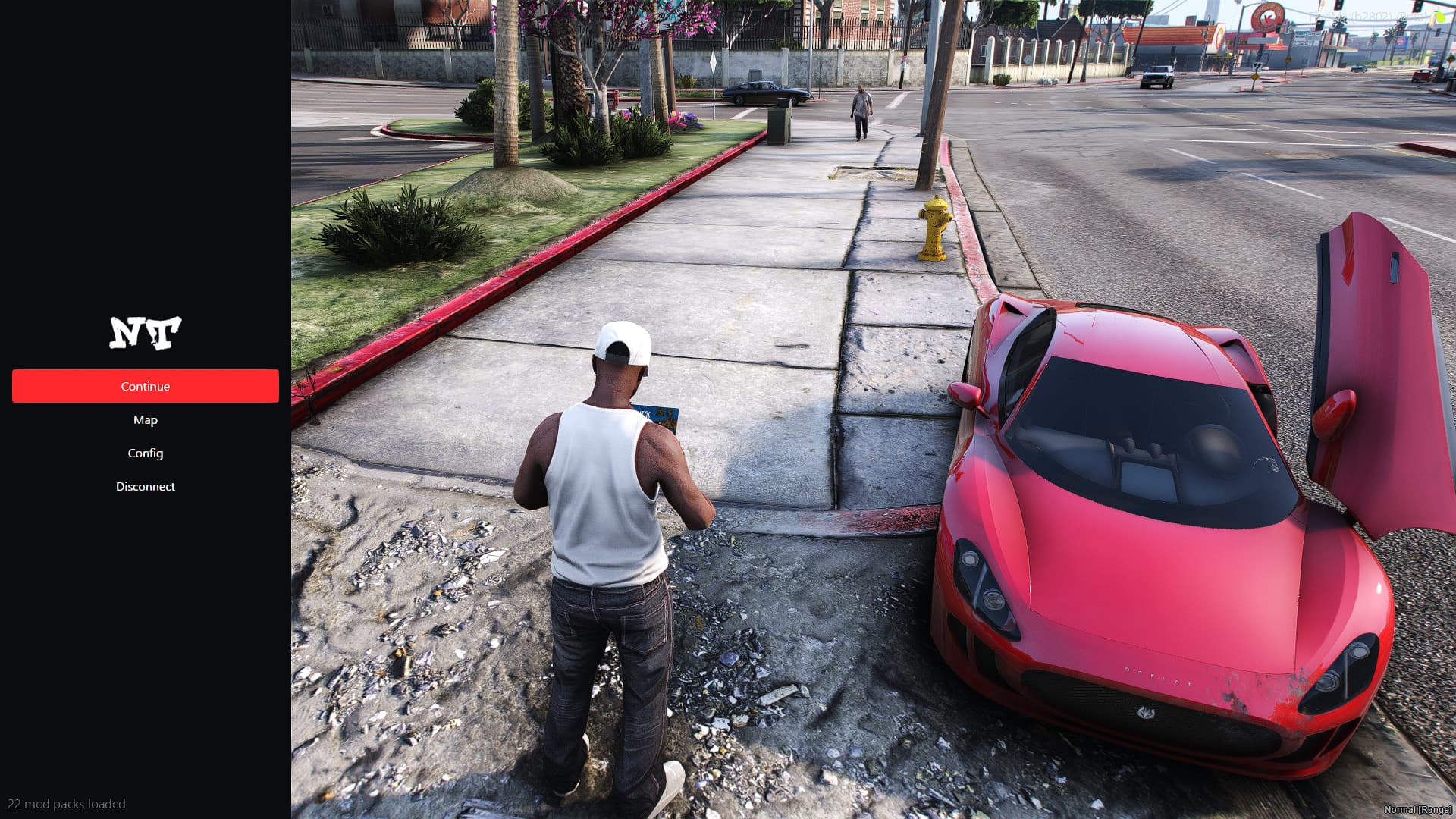Click the red Continue button
This screenshot has height=819, width=1456.
point(145,386)
